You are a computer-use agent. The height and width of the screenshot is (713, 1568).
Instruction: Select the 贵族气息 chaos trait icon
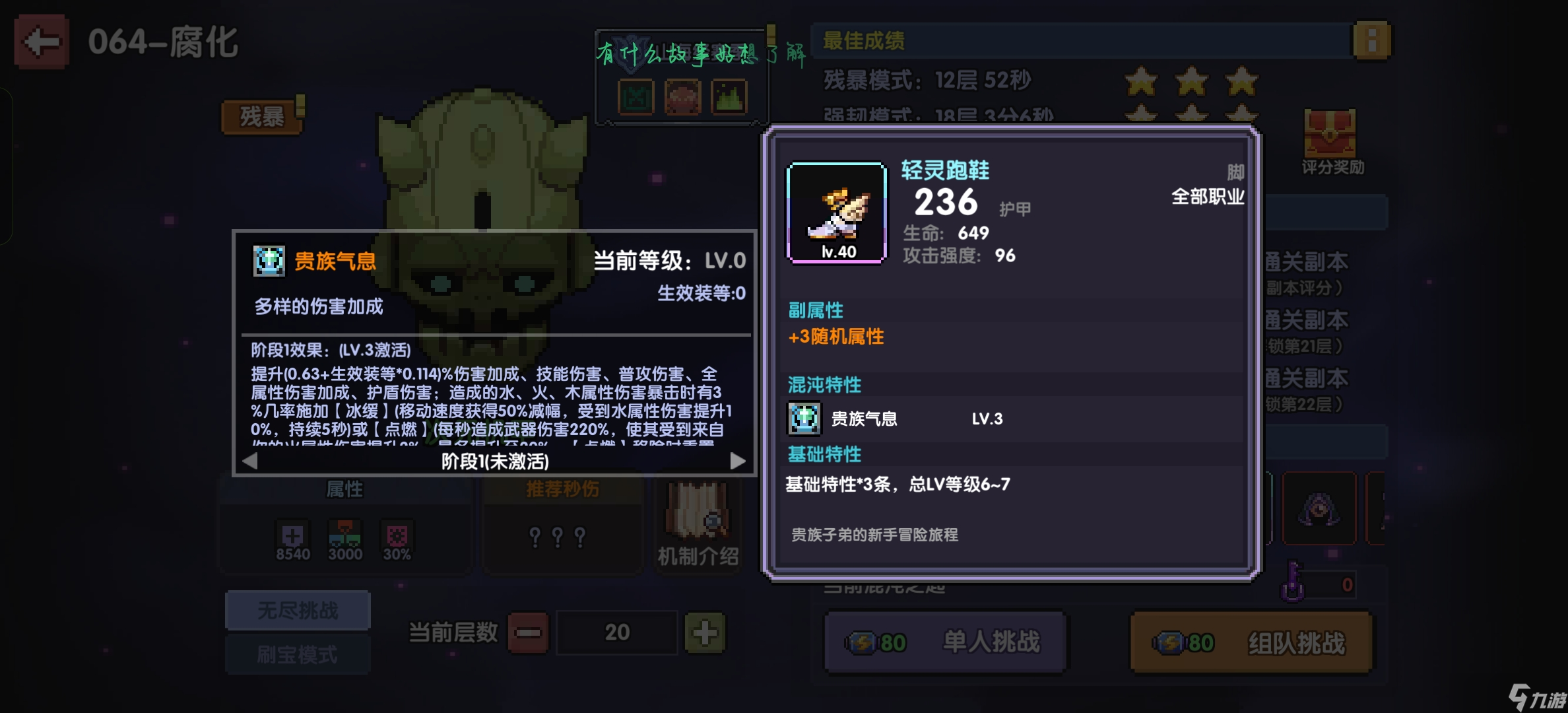[x=804, y=418]
